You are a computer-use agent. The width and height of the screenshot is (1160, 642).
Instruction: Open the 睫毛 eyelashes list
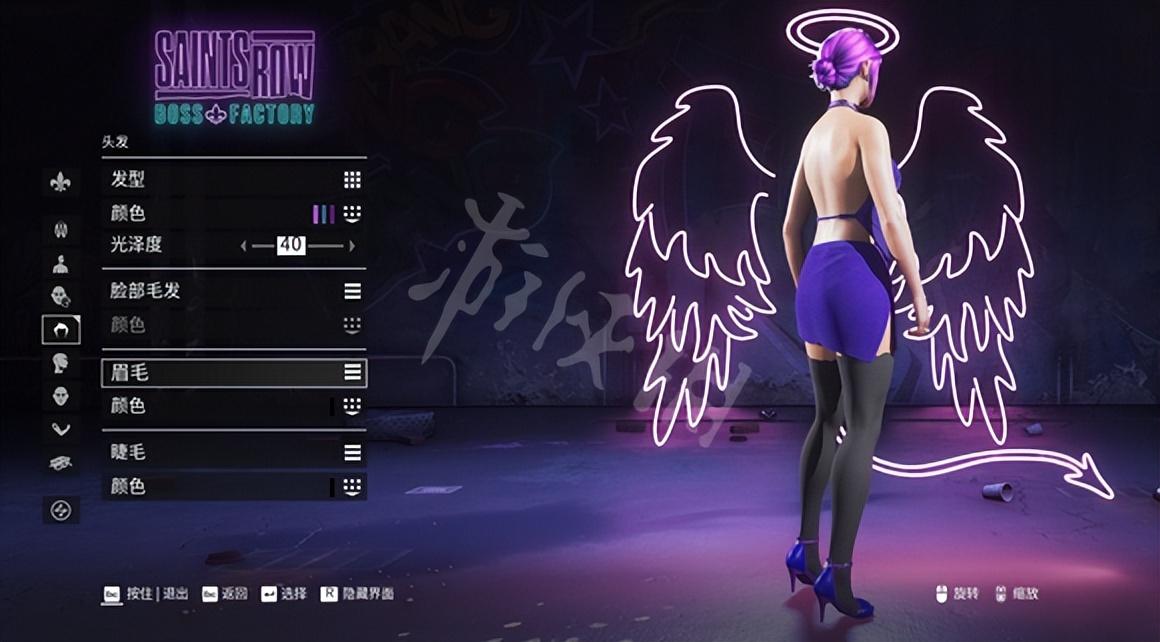tap(234, 453)
